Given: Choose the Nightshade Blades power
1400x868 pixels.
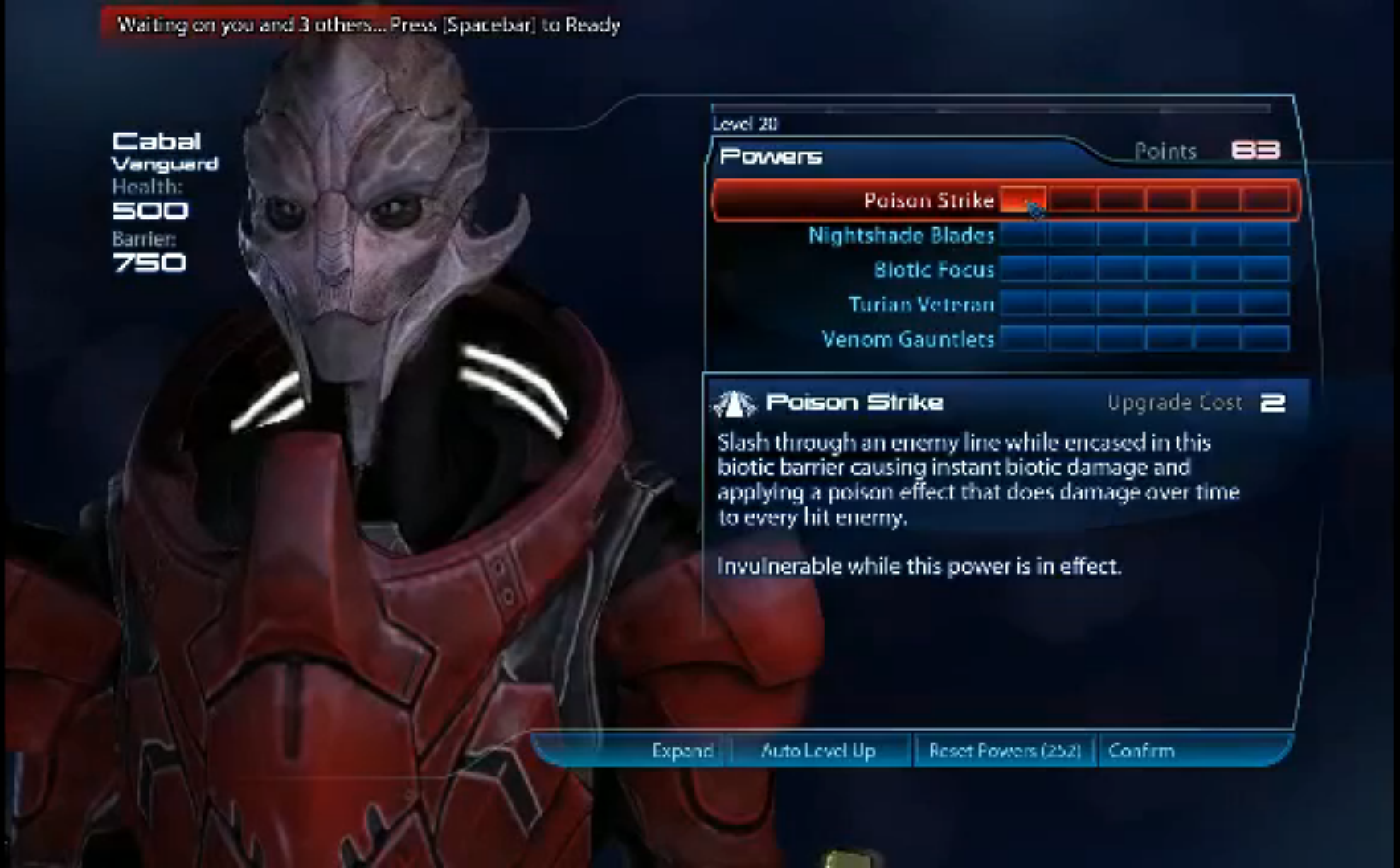Looking at the screenshot, I should coord(901,235).
